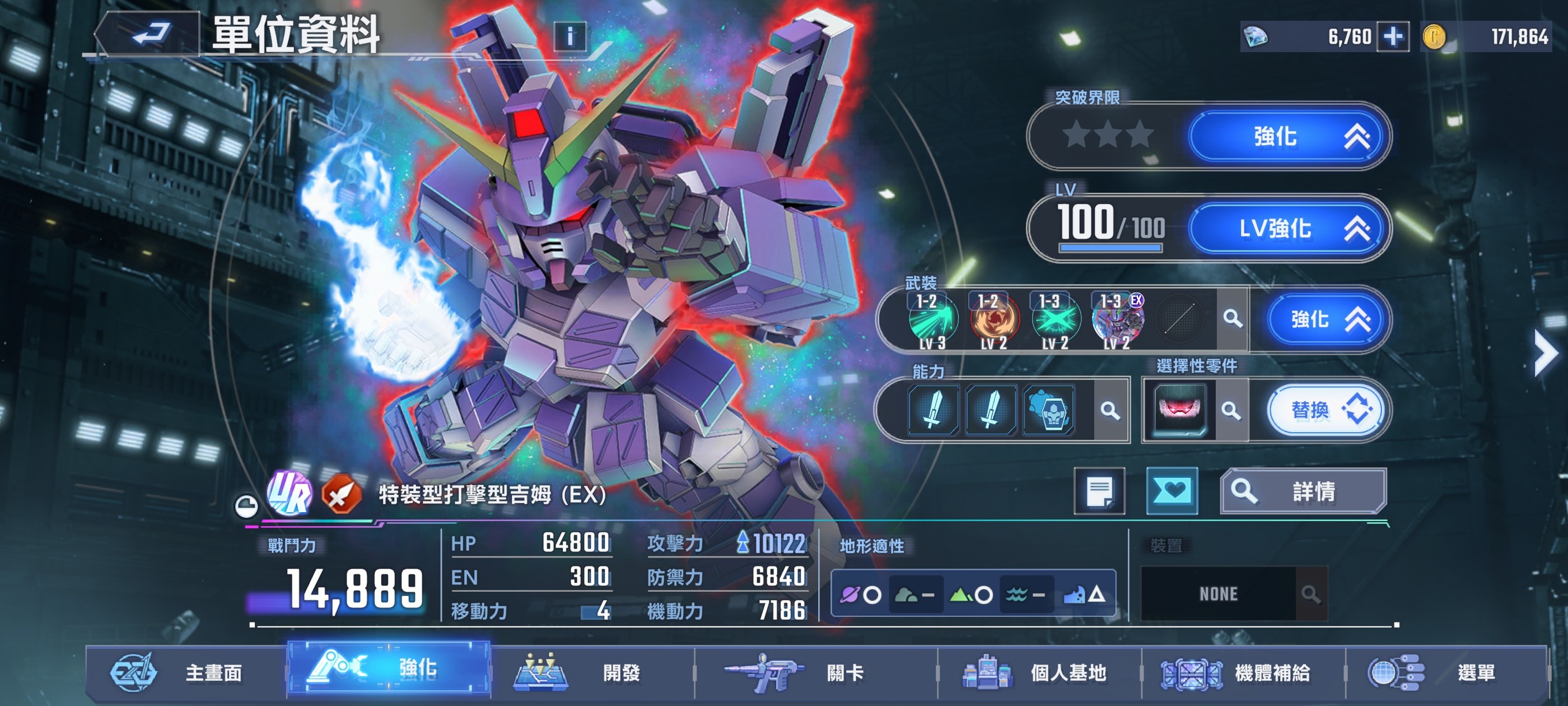Go back using the return arrow

[x=150, y=34]
